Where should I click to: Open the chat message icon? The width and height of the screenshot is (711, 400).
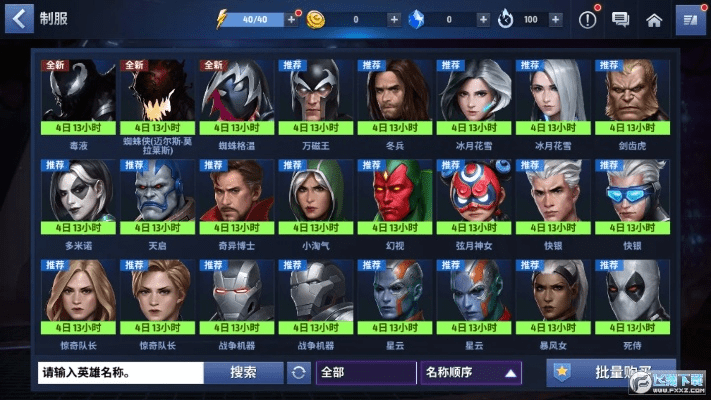point(620,19)
